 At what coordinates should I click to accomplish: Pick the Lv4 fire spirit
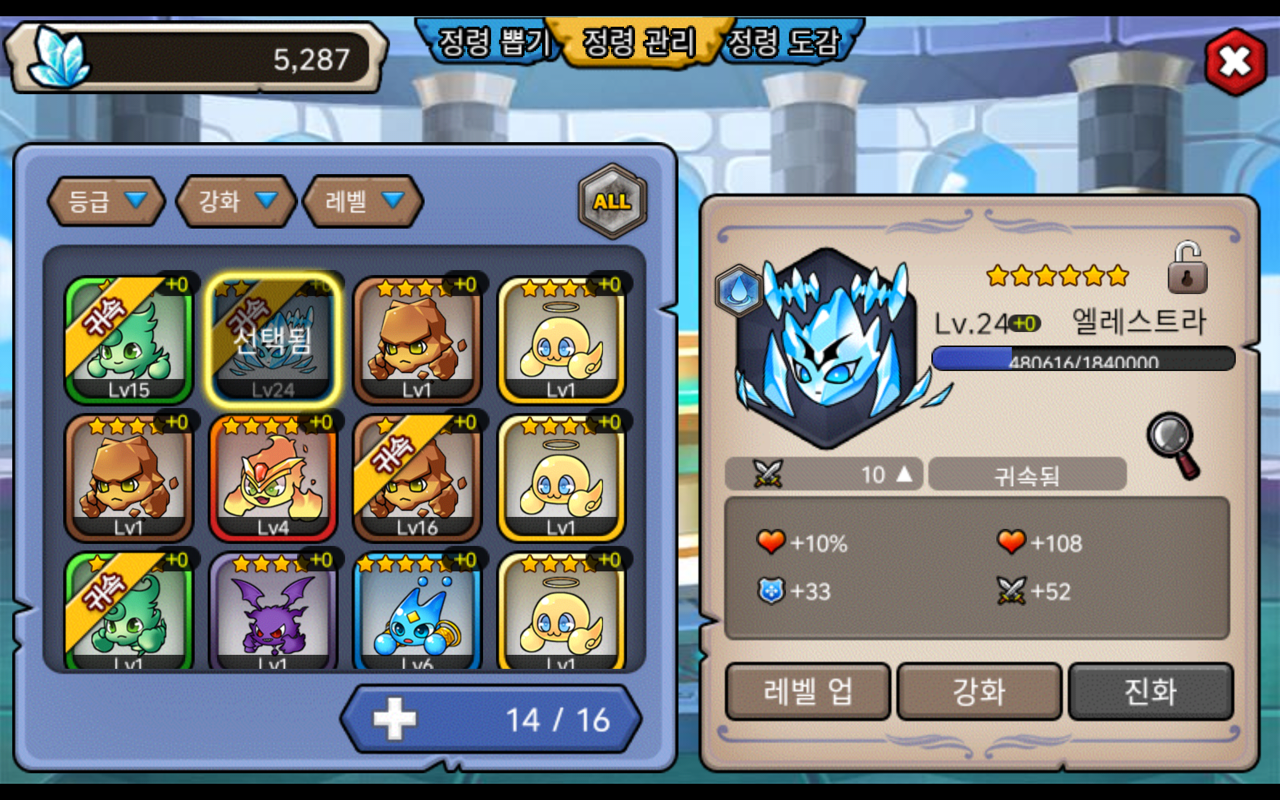273,478
